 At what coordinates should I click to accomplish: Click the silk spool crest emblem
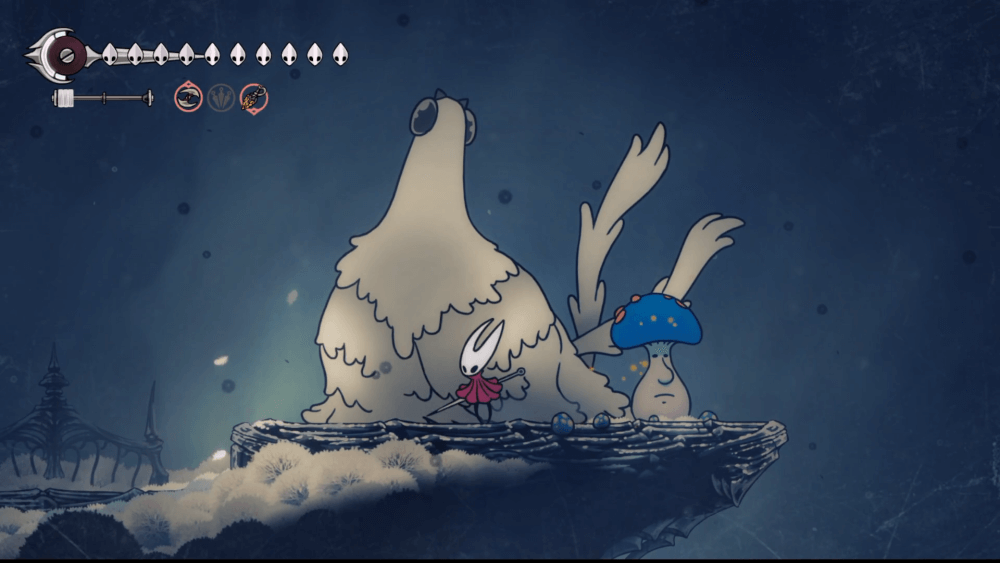click(66, 54)
